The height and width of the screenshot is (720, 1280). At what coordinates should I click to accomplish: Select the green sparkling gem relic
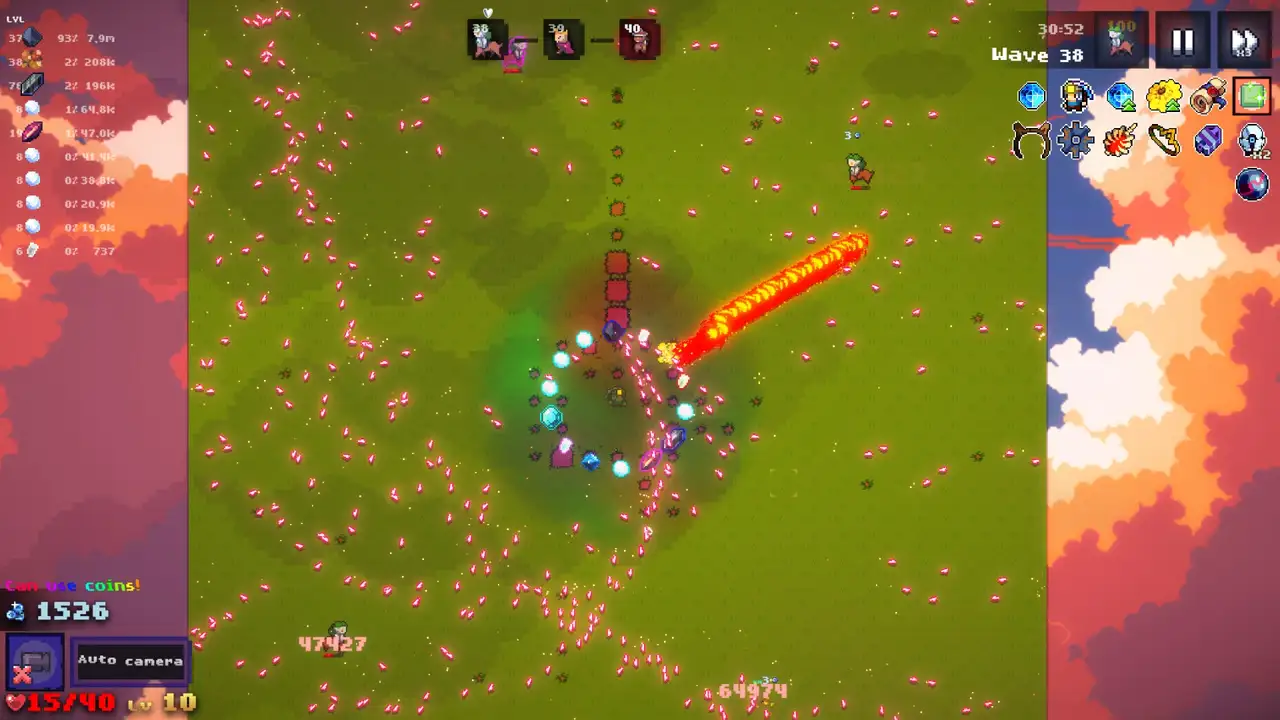[1251, 96]
